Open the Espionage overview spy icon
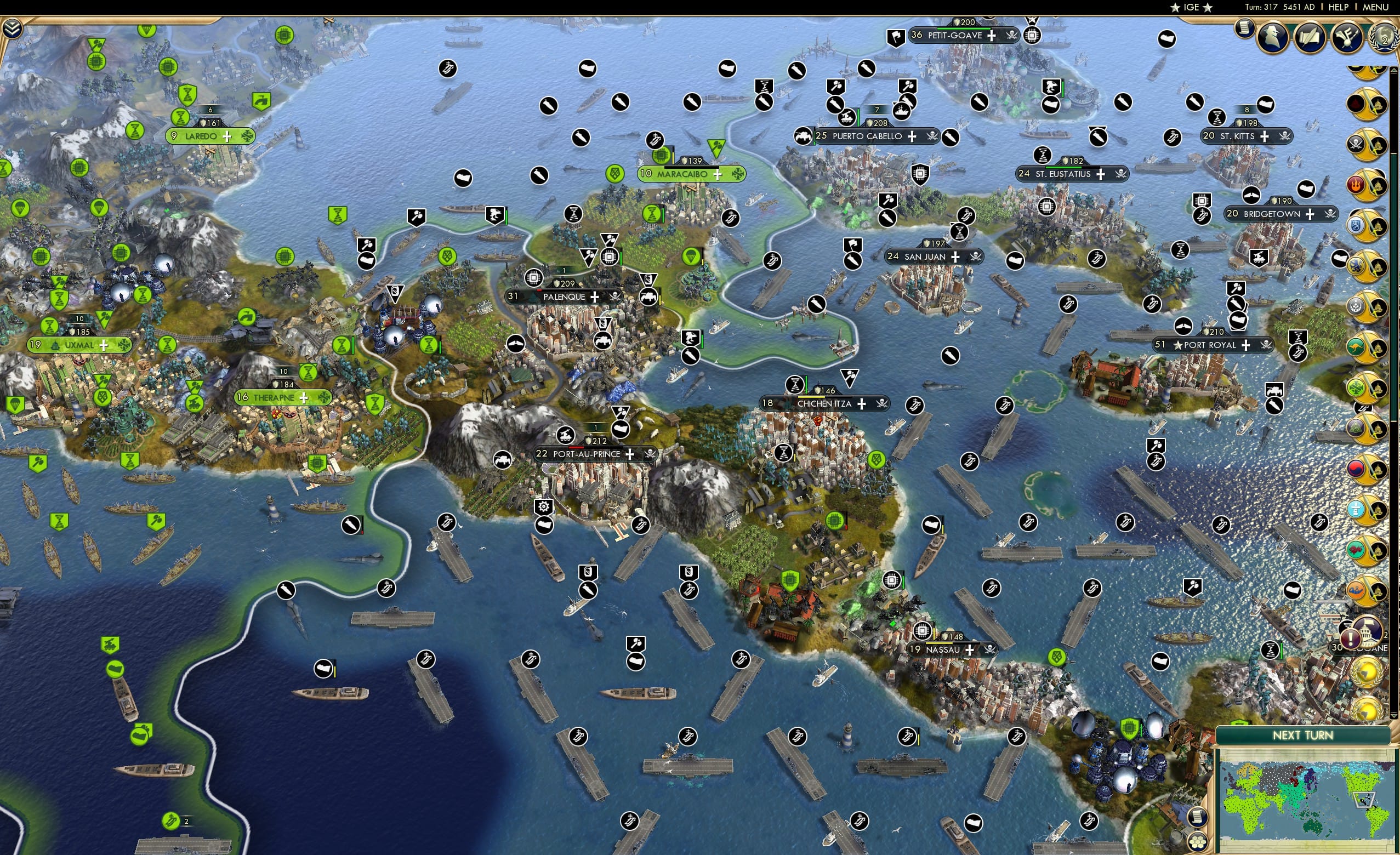Viewport: 1400px width, 855px height. pyautogui.click(x=1273, y=37)
